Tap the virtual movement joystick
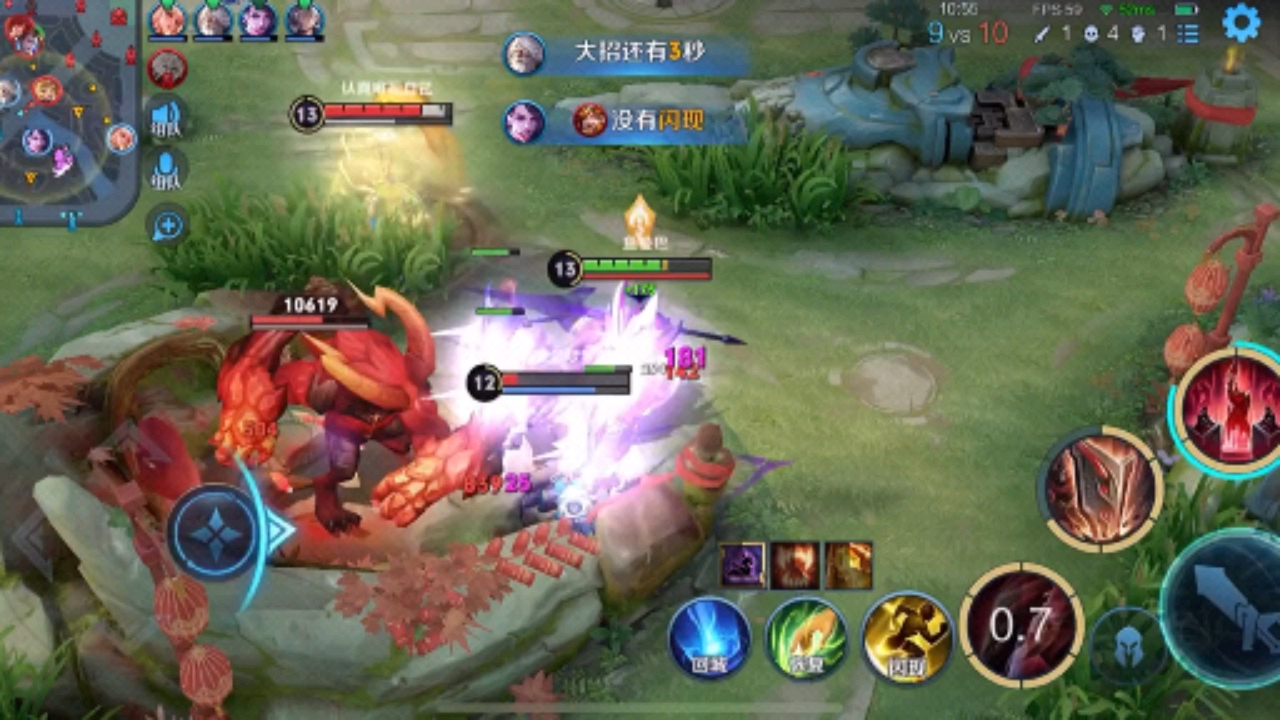The width and height of the screenshot is (1280, 720). (x=214, y=532)
